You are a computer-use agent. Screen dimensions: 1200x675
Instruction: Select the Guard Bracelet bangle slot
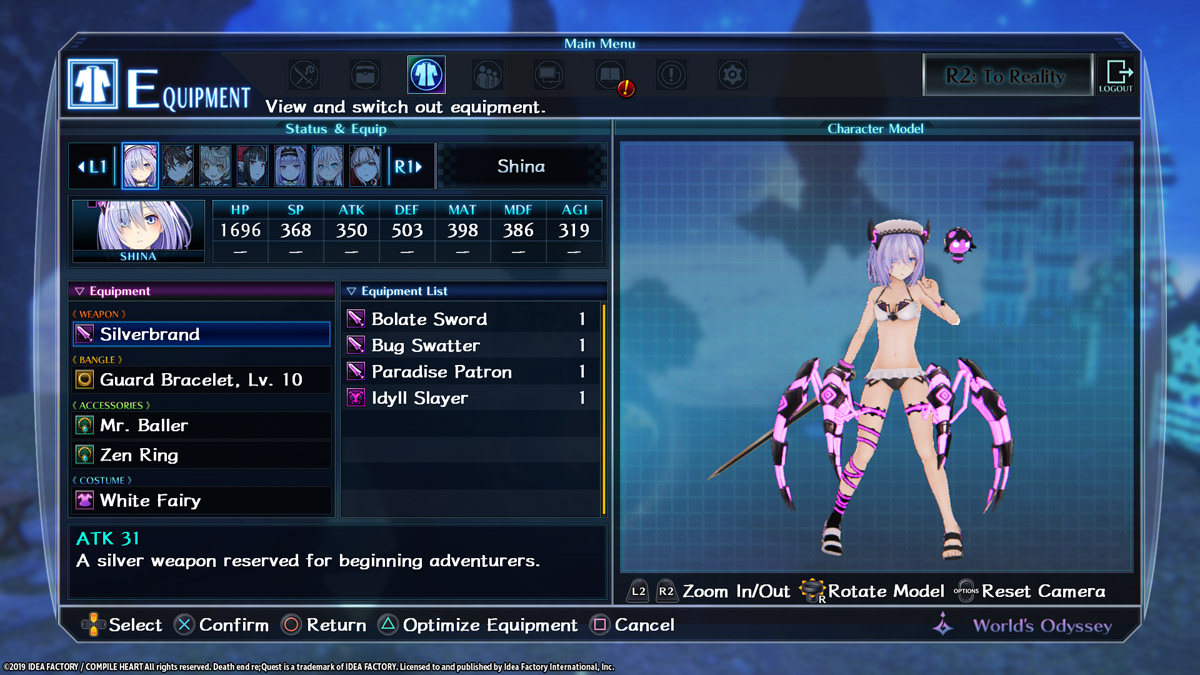(x=202, y=380)
